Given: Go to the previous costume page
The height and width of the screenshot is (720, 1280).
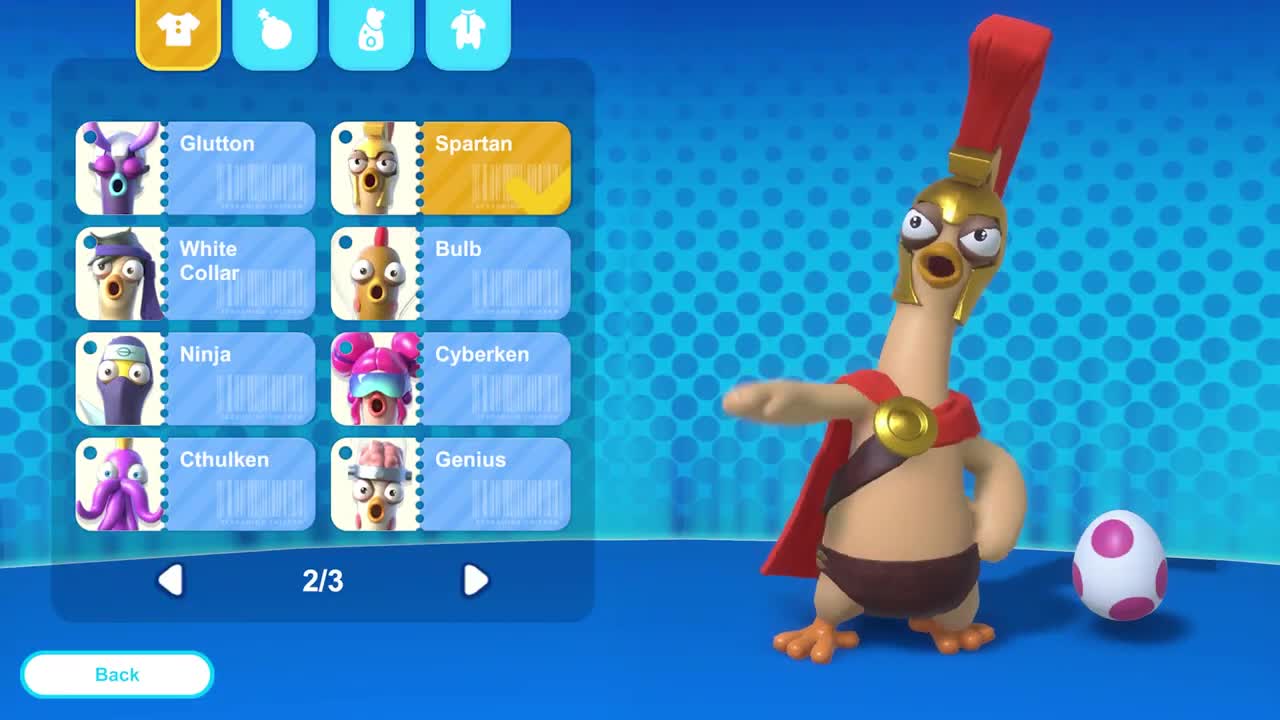Looking at the screenshot, I should tap(171, 580).
